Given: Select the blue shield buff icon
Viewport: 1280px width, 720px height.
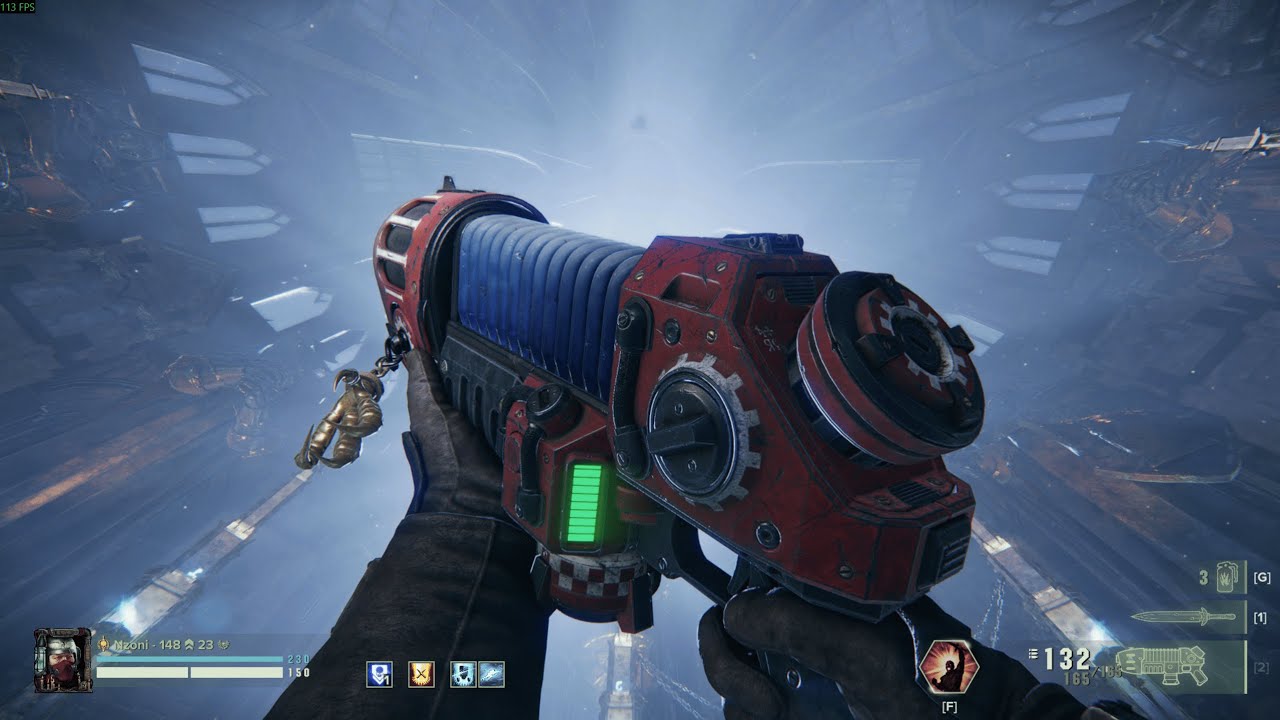Looking at the screenshot, I should tap(379, 674).
